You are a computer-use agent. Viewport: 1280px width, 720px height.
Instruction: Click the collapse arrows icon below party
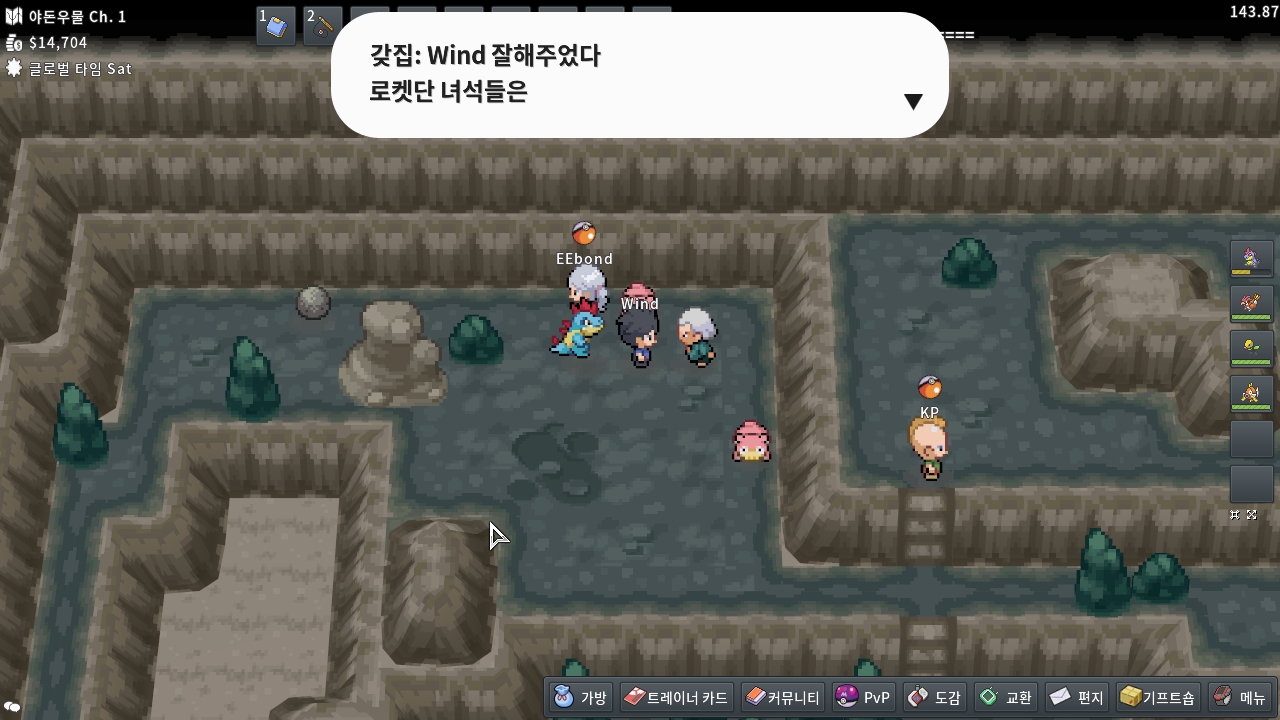[x=1235, y=514]
